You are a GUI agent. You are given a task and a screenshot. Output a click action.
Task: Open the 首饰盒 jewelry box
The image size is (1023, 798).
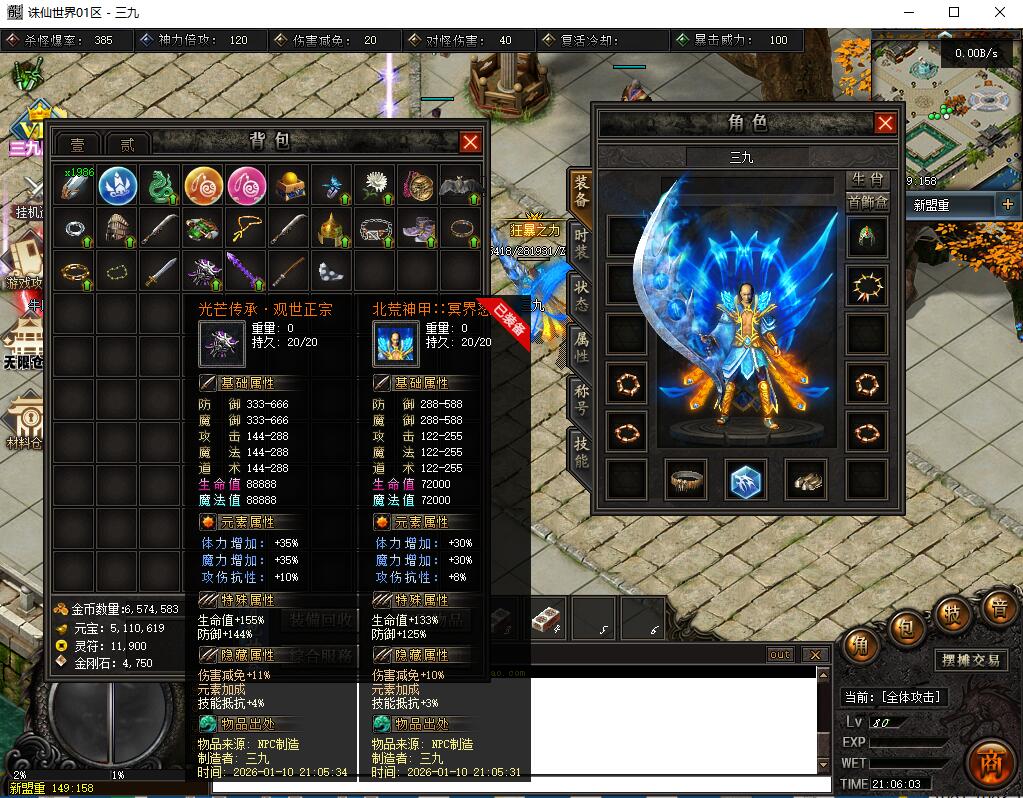867,202
